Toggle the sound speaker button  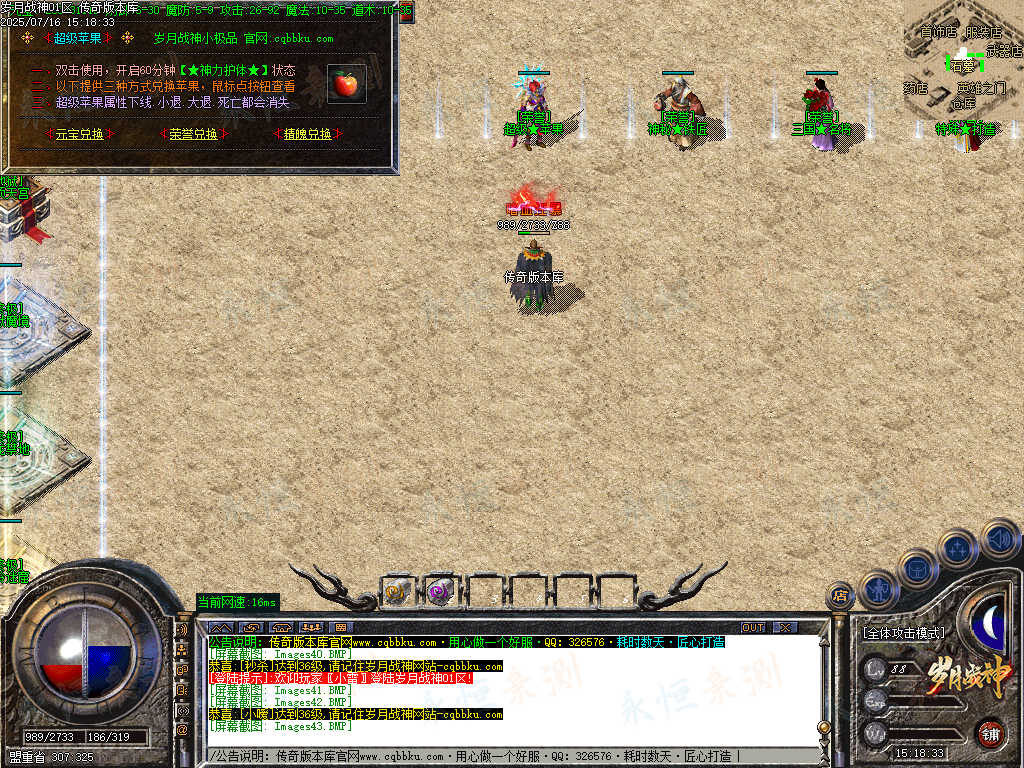pyautogui.click(x=999, y=538)
